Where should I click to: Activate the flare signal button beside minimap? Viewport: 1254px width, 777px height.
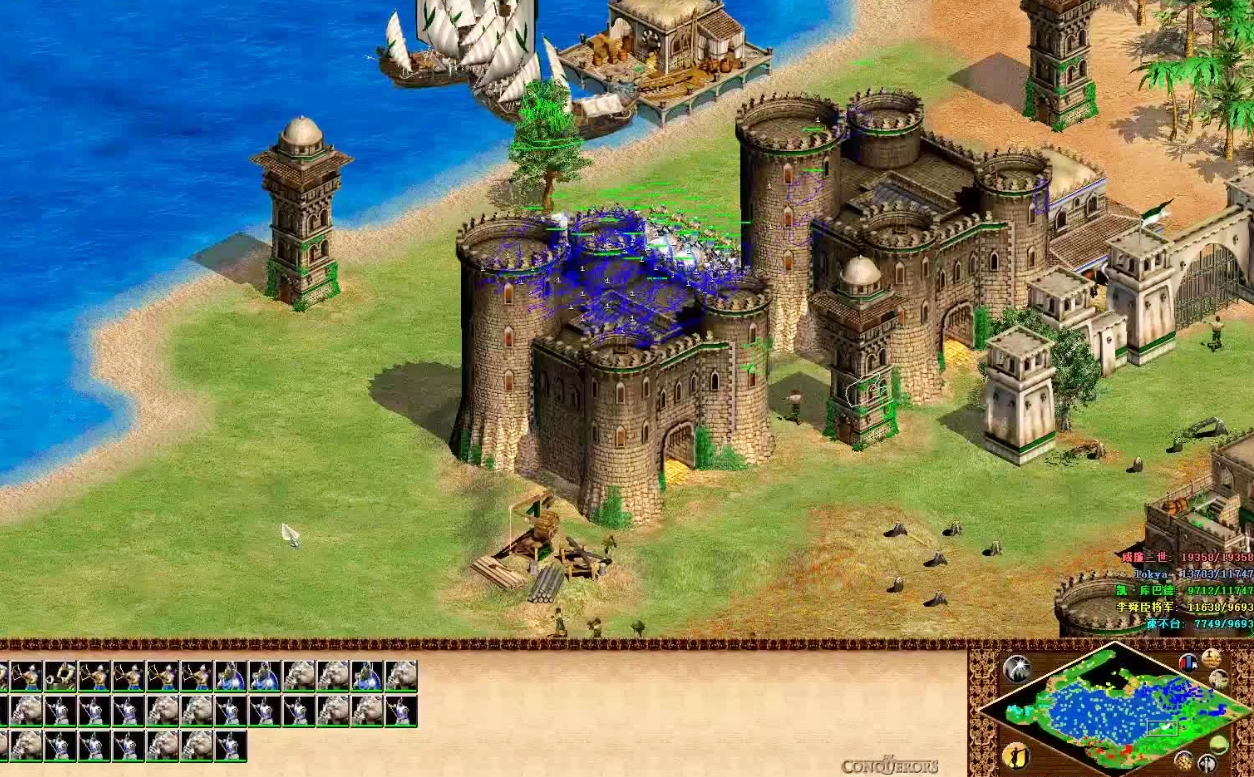pyautogui.click(x=1017, y=668)
